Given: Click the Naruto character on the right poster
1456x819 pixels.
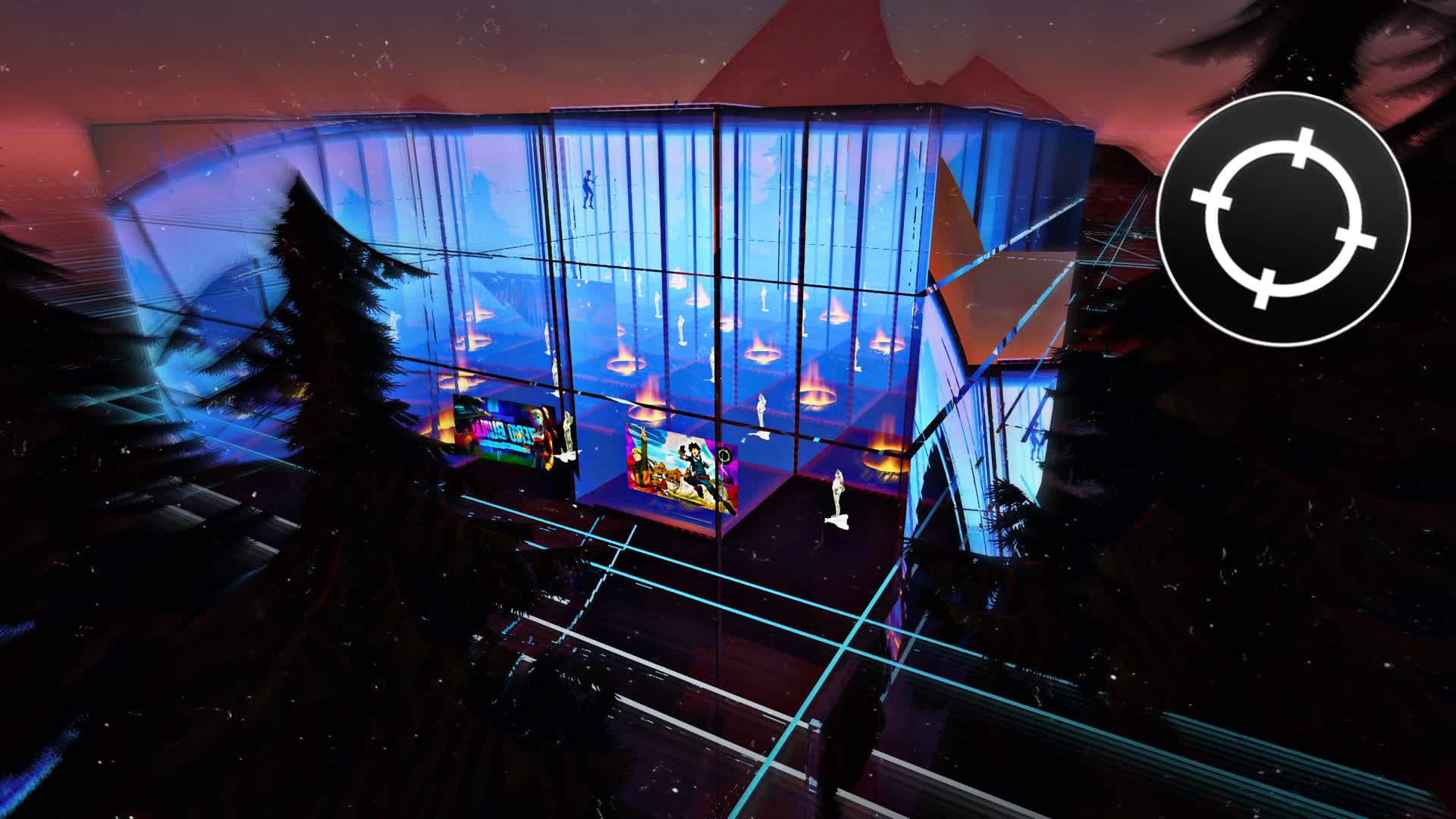Looking at the screenshot, I should [639, 461].
